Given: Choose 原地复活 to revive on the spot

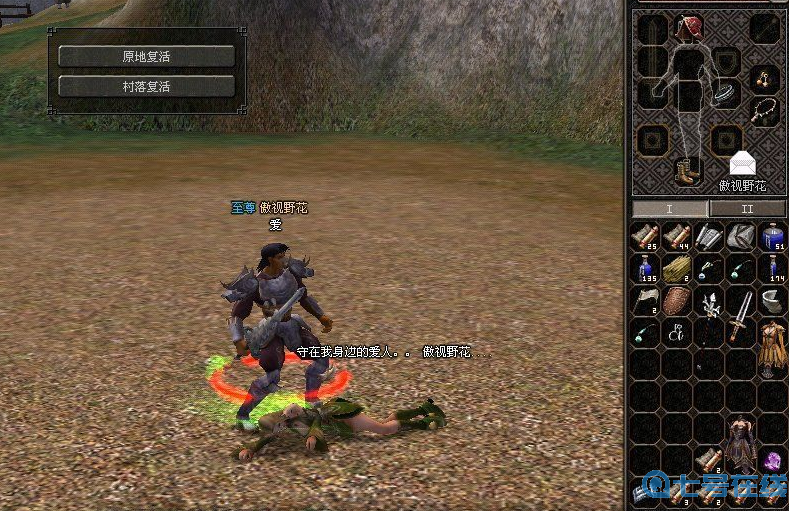Looking at the screenshot, I should (146, 56).
